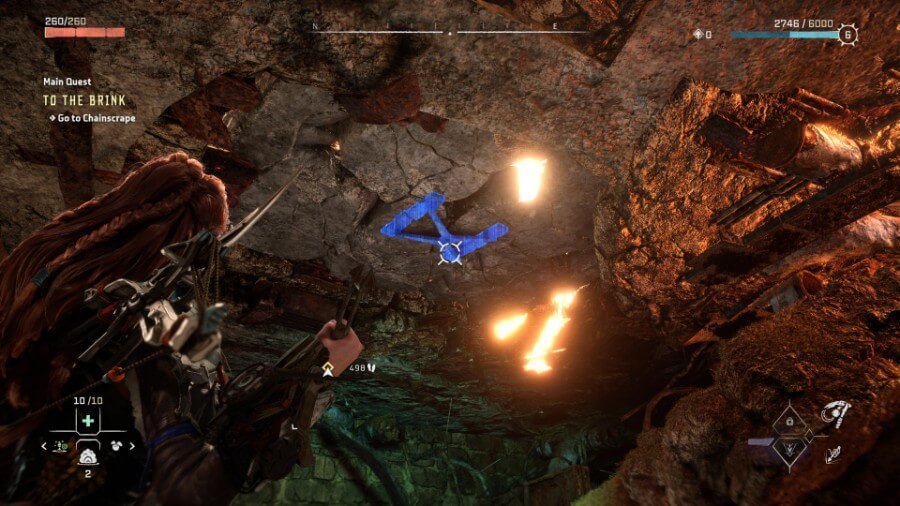Pick the health potion tool icon

tap(61, 446)
